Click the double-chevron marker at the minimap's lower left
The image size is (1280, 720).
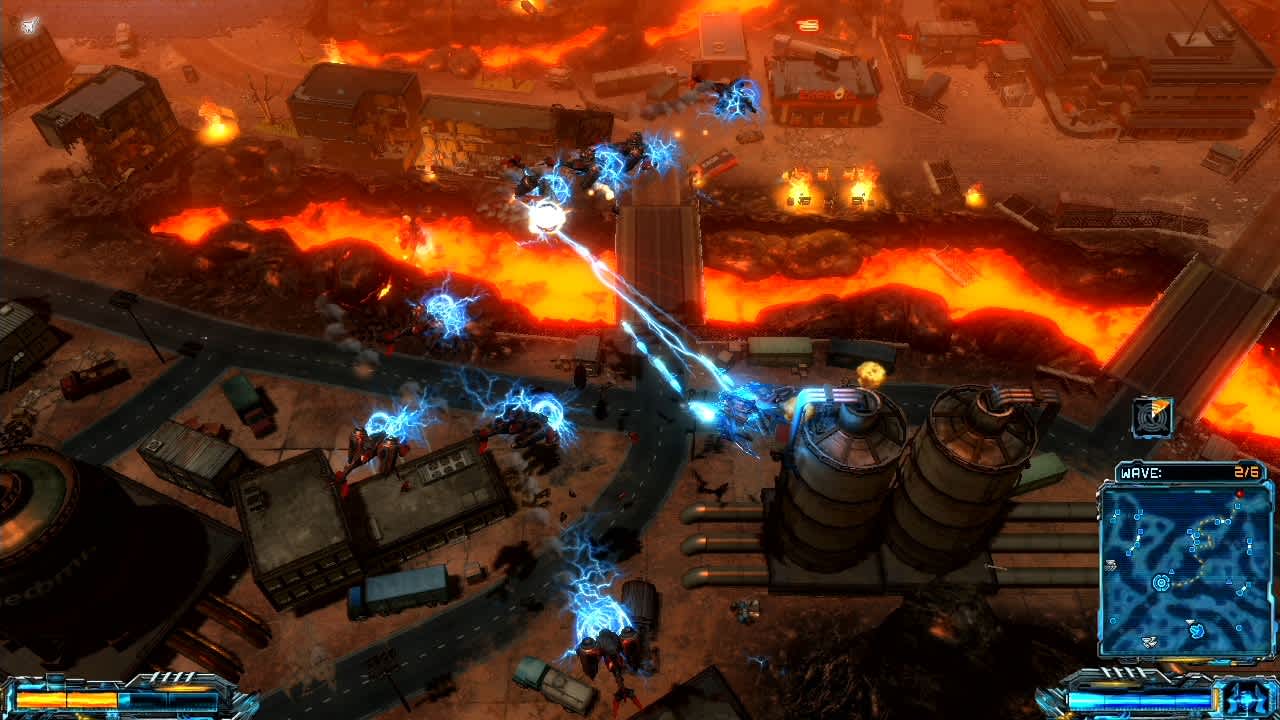coord(1150,642)
